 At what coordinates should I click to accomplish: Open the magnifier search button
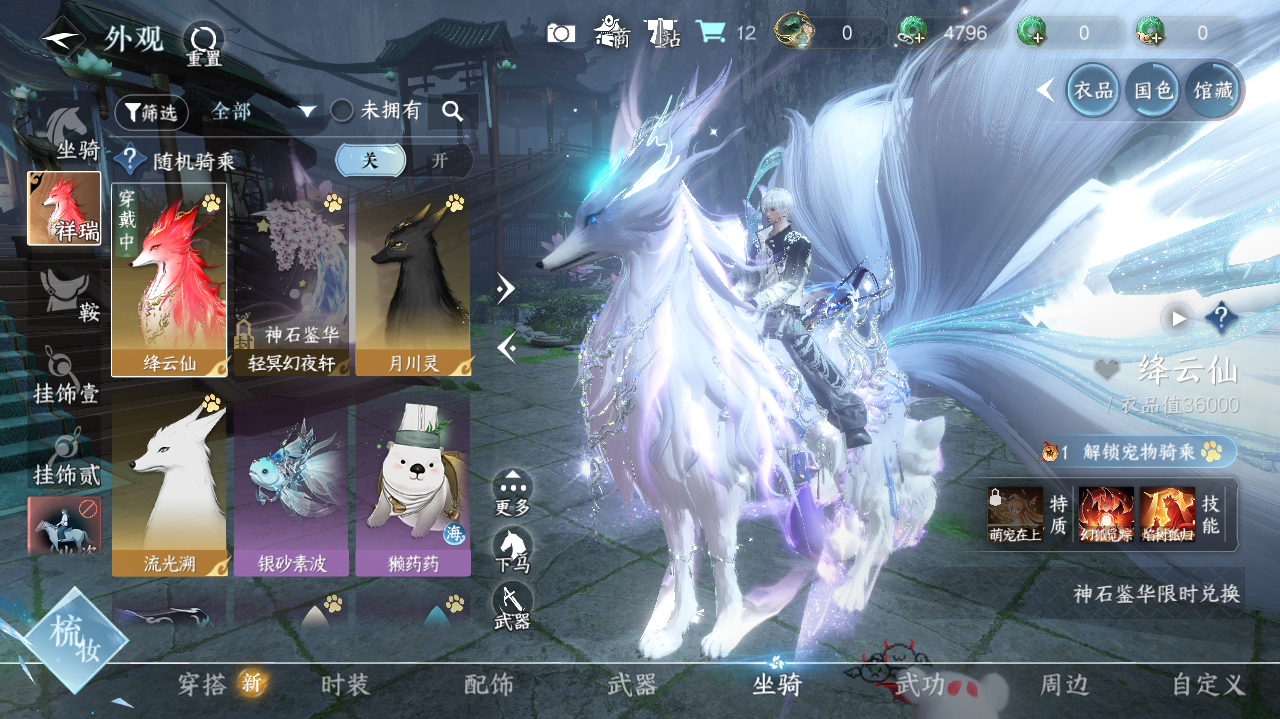(x=453, y=112)
